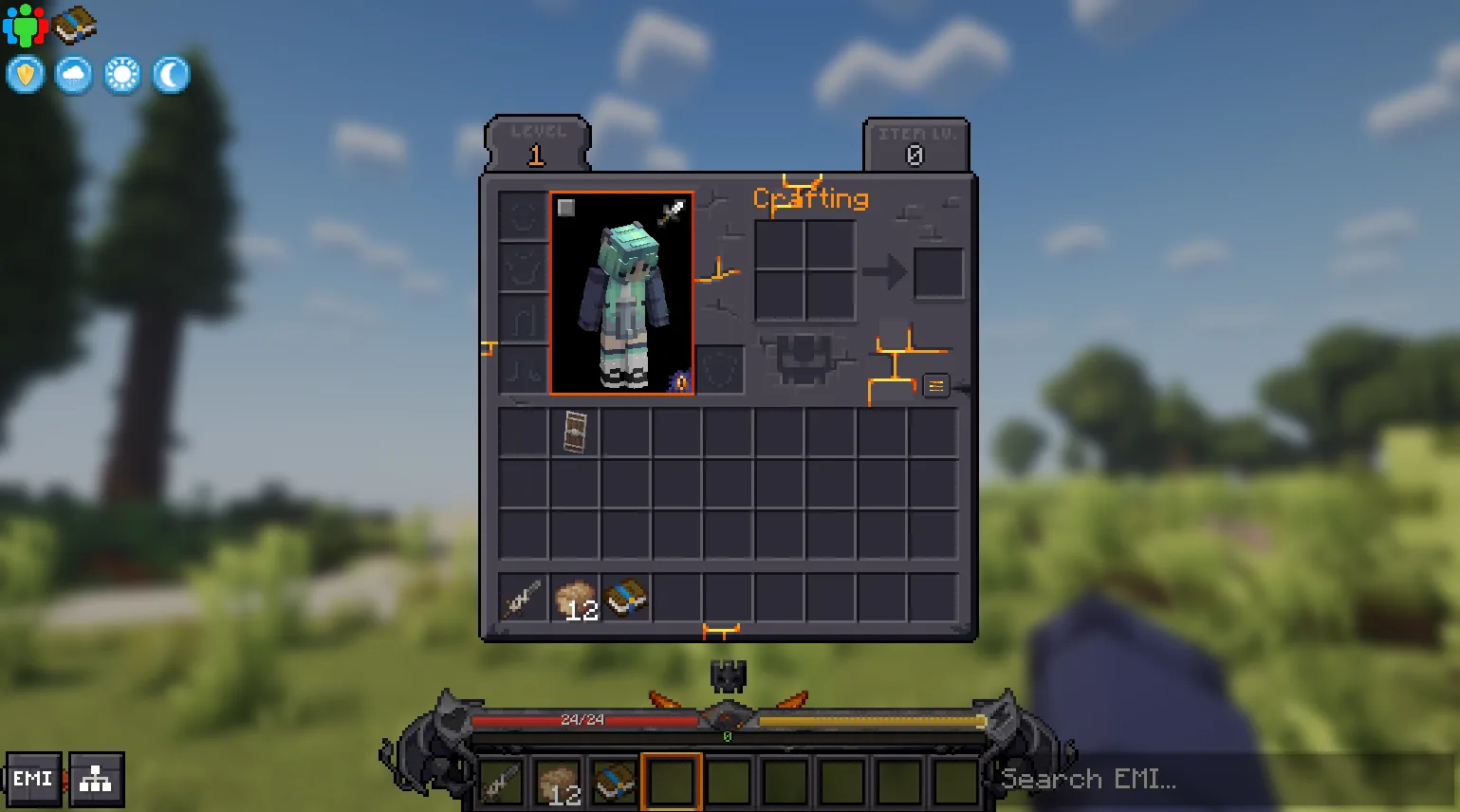The height and width of the screenshot is (812, 1460).
Task: Toggle the small gray square on the character preview
Action: 566,208
